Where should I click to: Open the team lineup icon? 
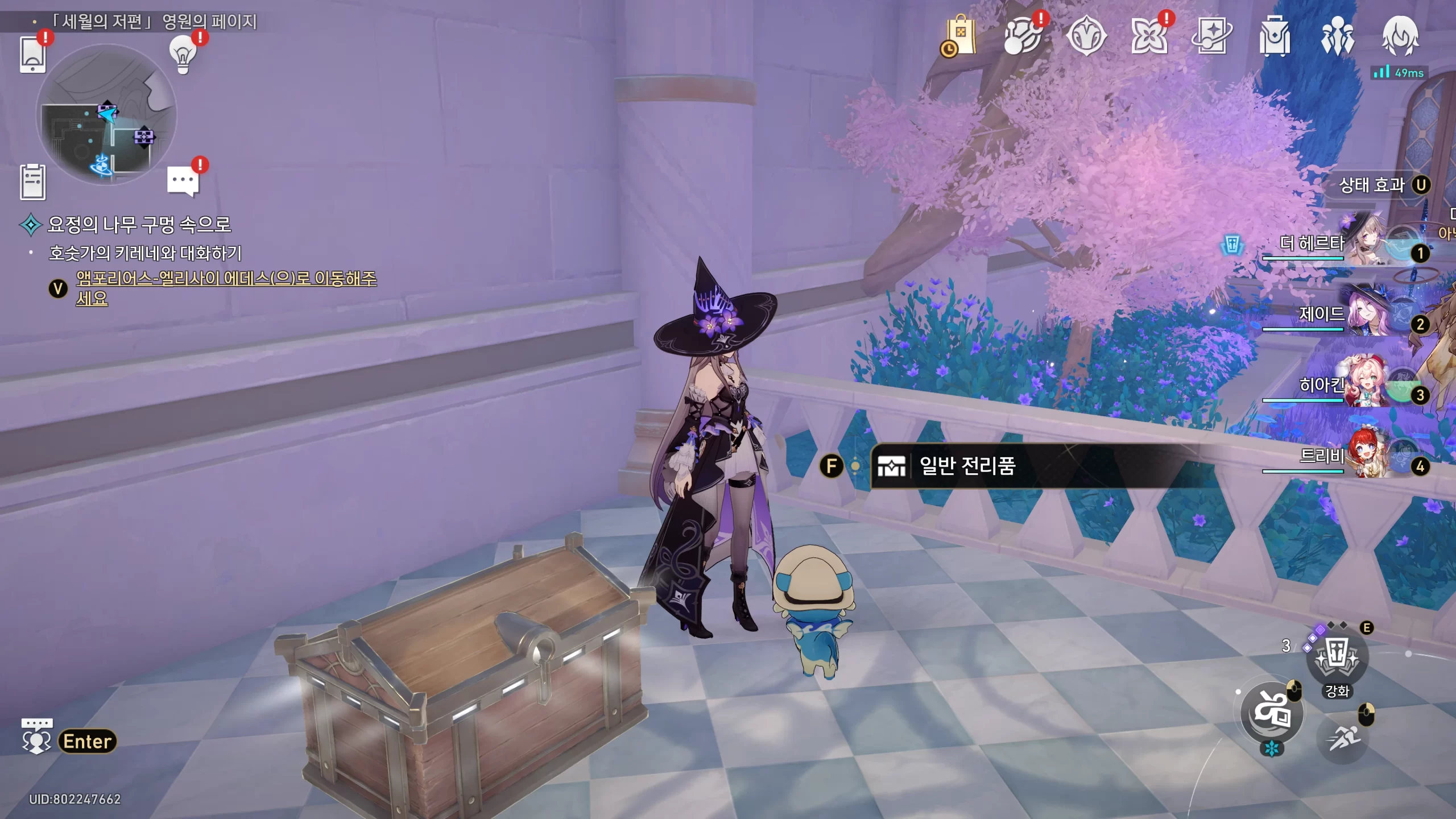click(x=1337, y=36)
